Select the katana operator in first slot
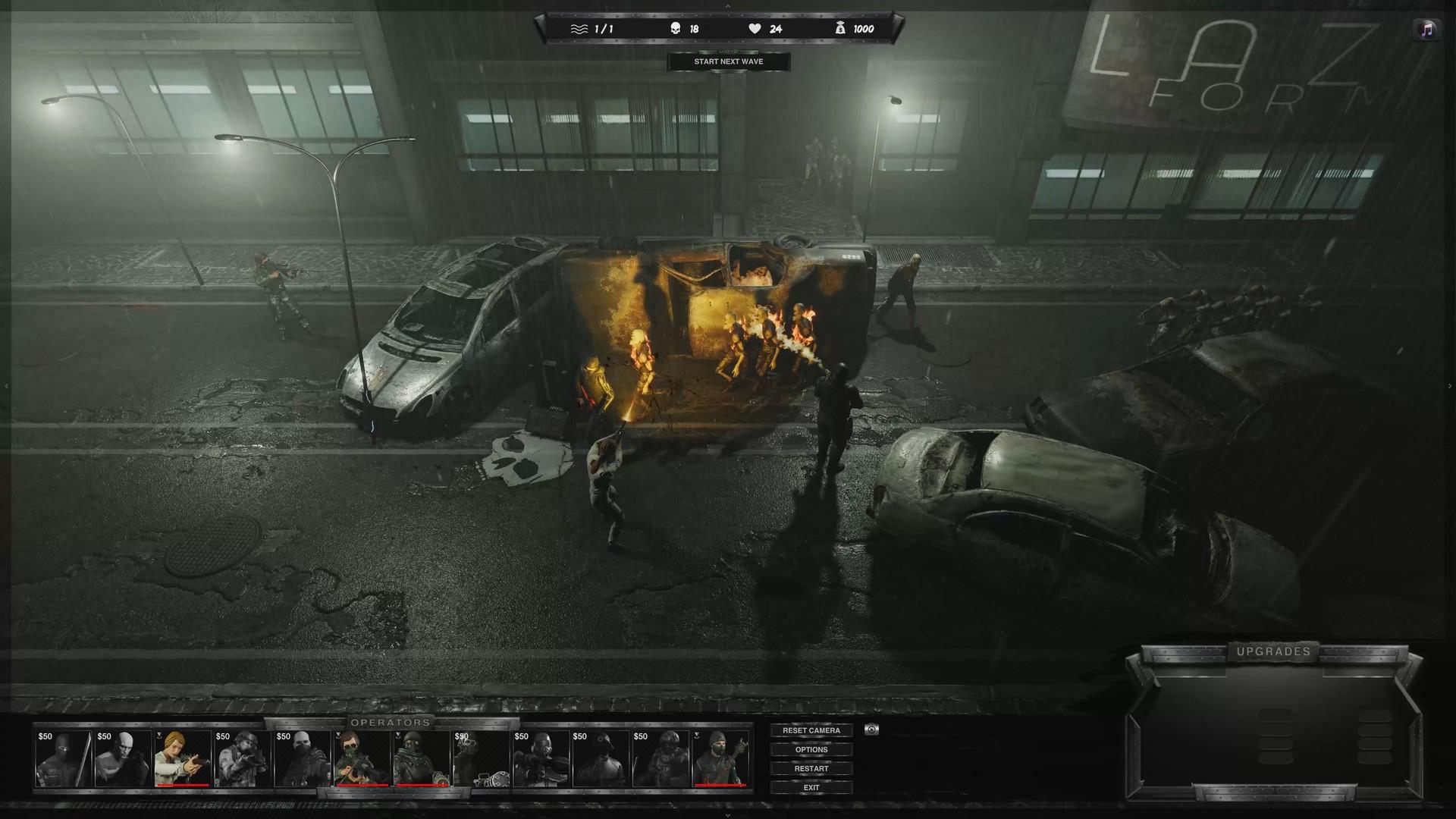This screenshot has height=819, width=1456. [x=62, y=757]
